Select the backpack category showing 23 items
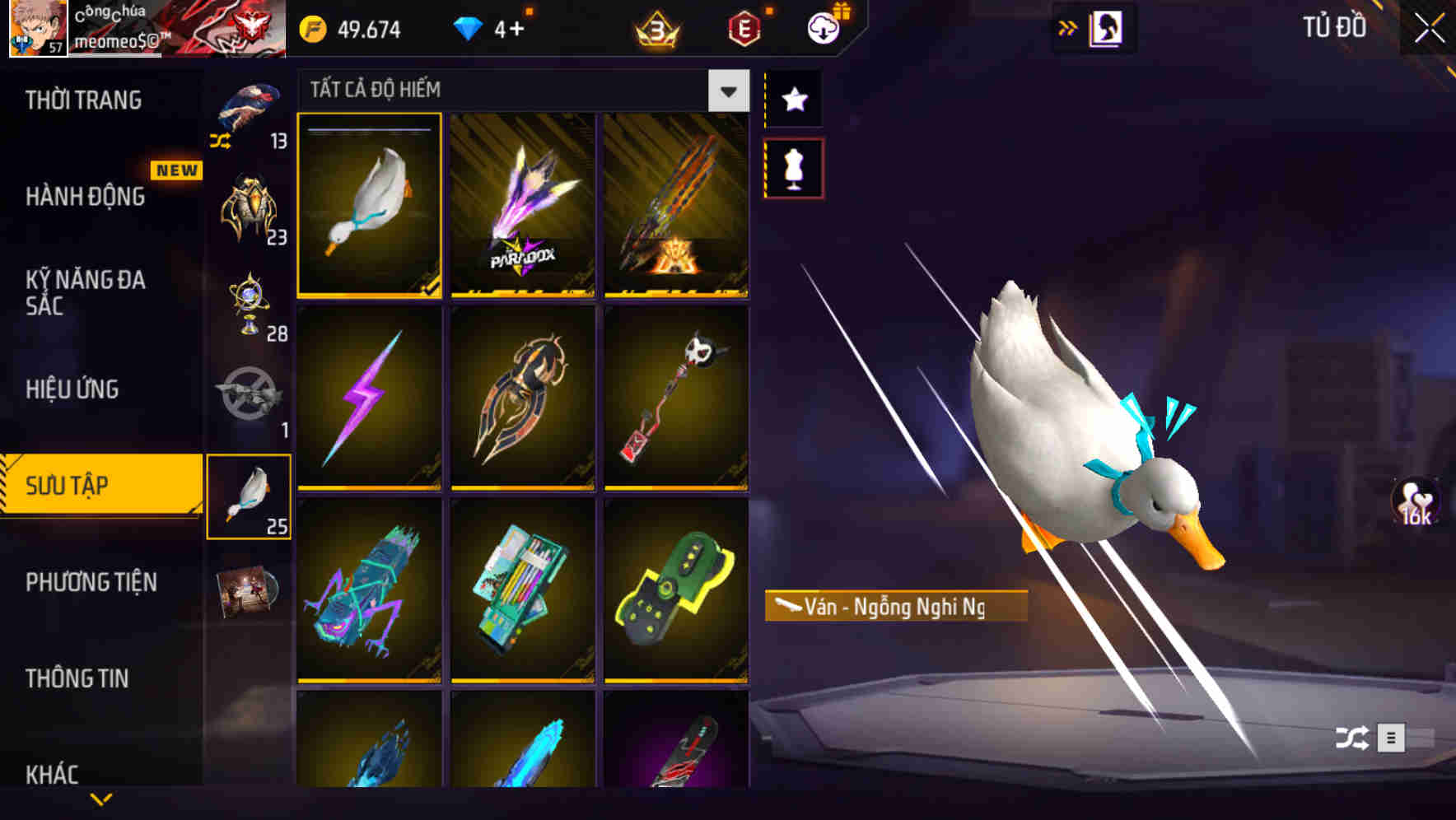 coord(250,206)
